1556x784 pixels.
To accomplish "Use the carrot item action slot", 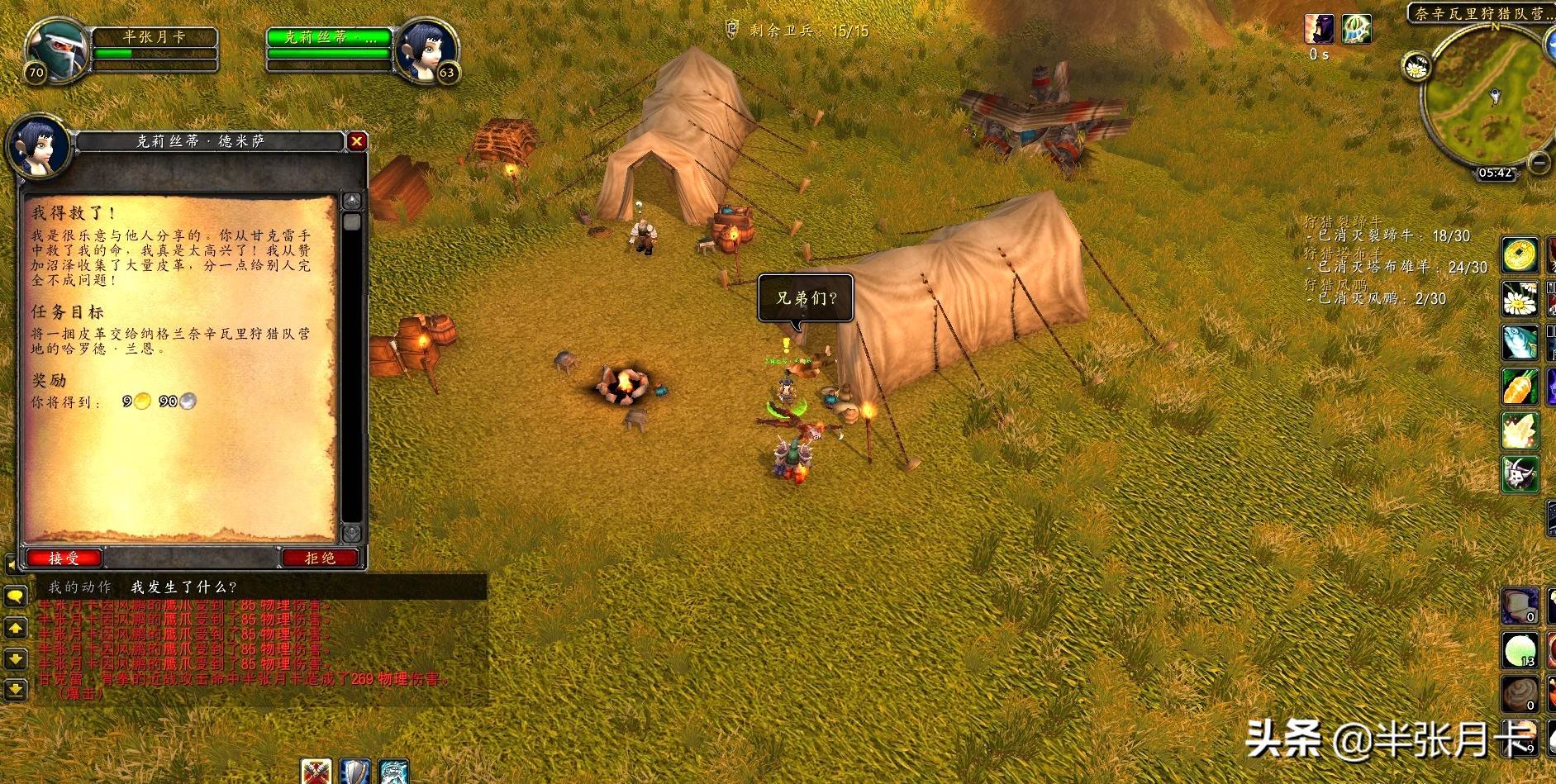I will pyautogui.click(x=1520, y=386).
